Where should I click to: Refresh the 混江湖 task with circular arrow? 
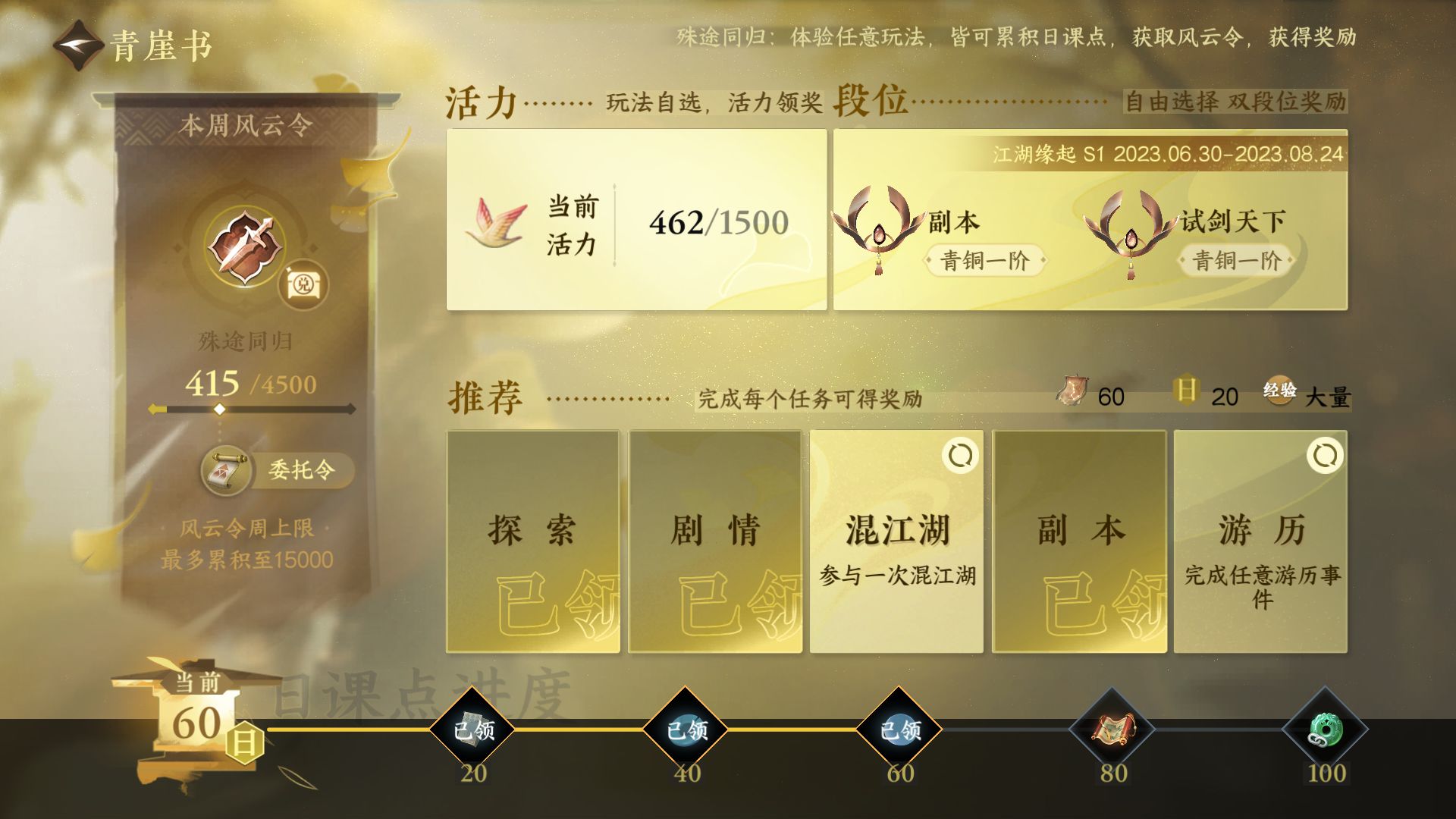pos(962,457)
